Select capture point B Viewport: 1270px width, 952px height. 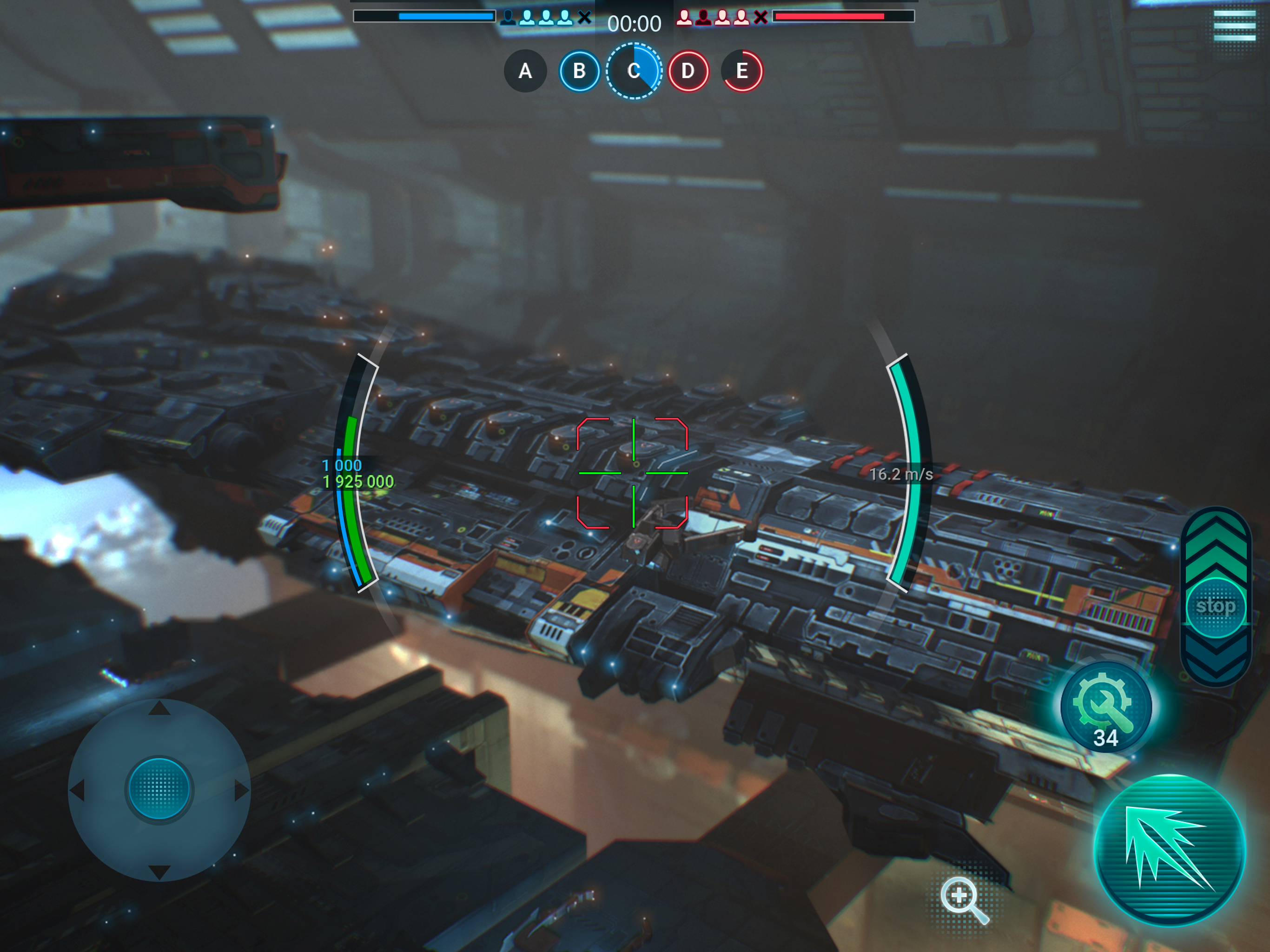click(579, 71)
